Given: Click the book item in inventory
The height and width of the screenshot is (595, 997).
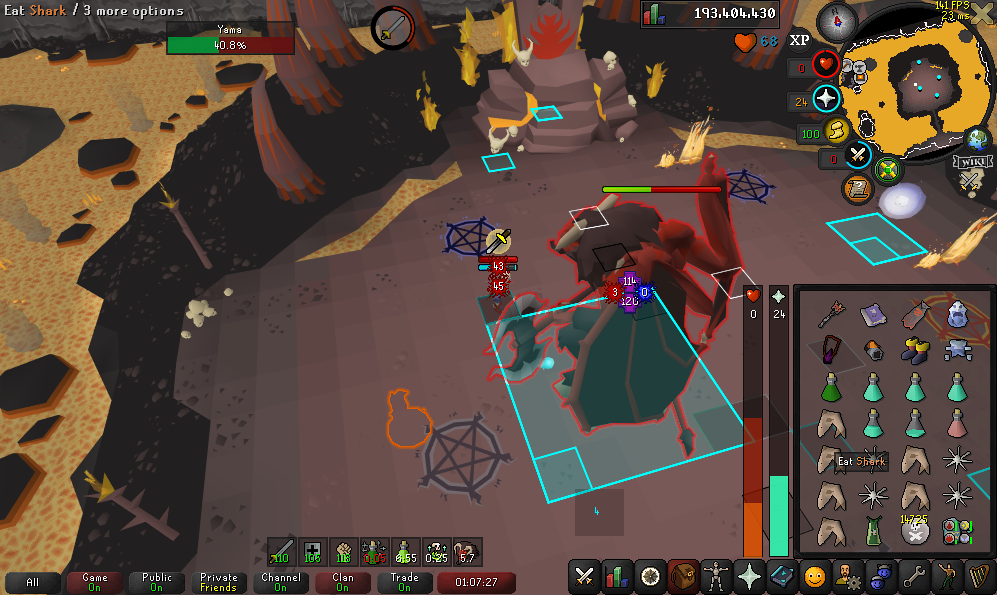Looking at the screenshot, I should [870, 316].
